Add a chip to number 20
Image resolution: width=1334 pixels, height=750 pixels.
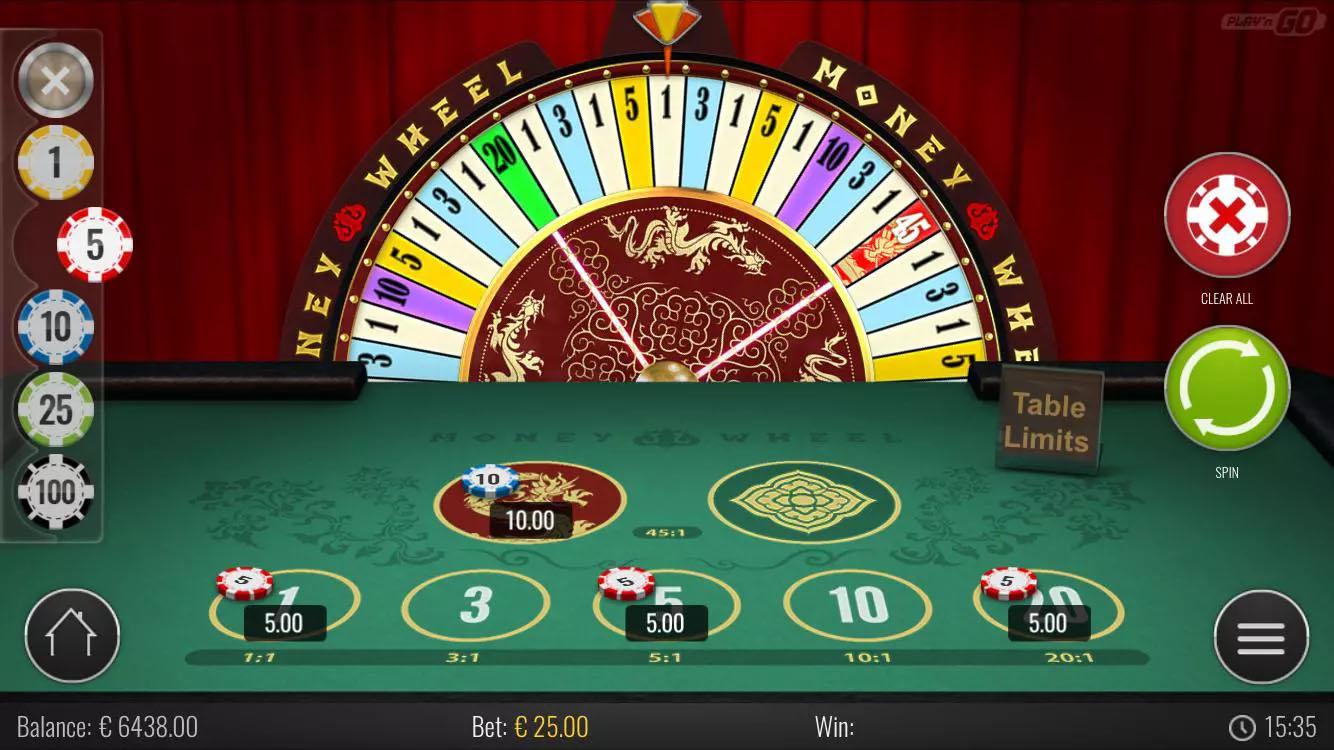click(1048, 604)
